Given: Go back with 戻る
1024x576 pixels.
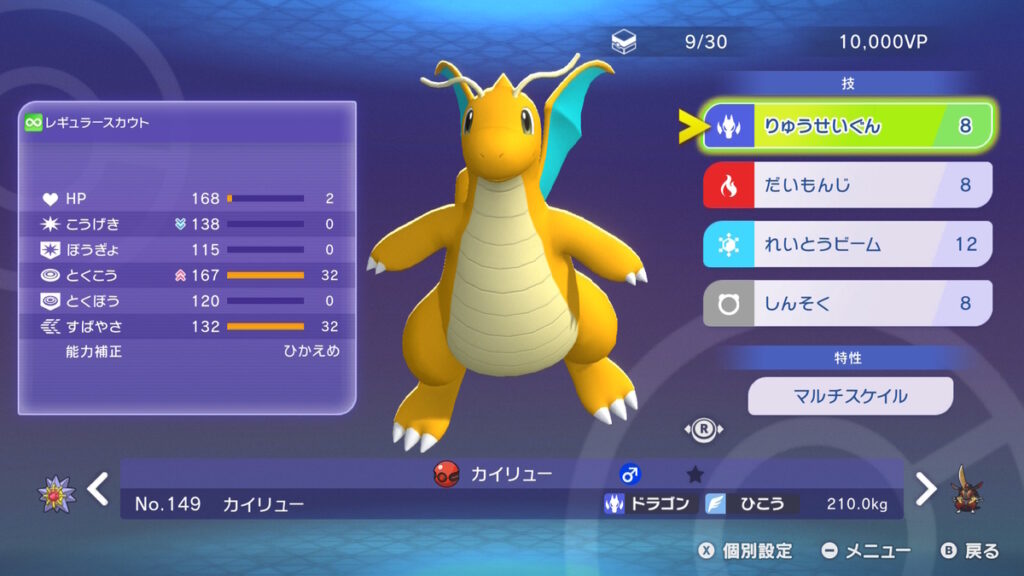Looking at the screenshot, I should (970, 551).
